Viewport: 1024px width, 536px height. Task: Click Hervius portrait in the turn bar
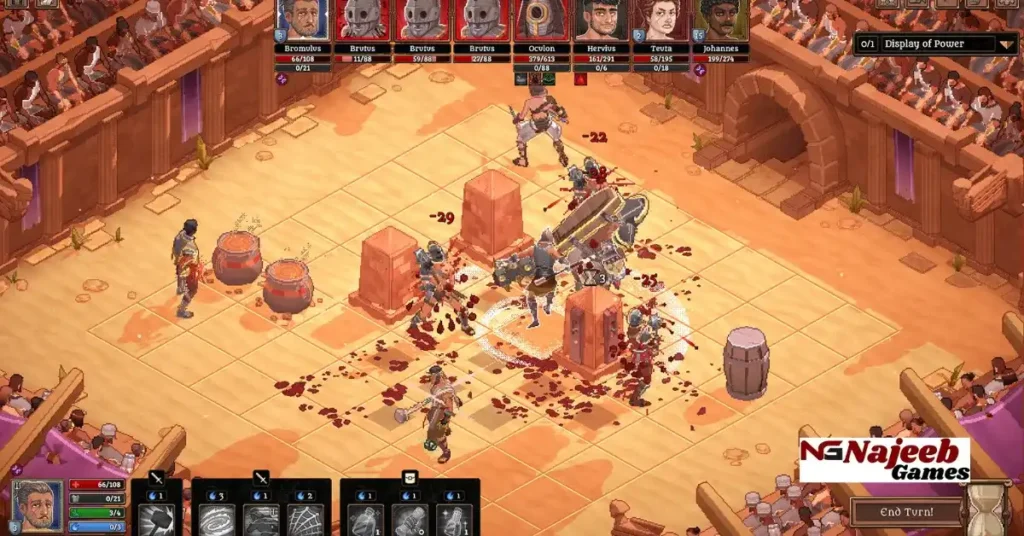click(601, 20)
